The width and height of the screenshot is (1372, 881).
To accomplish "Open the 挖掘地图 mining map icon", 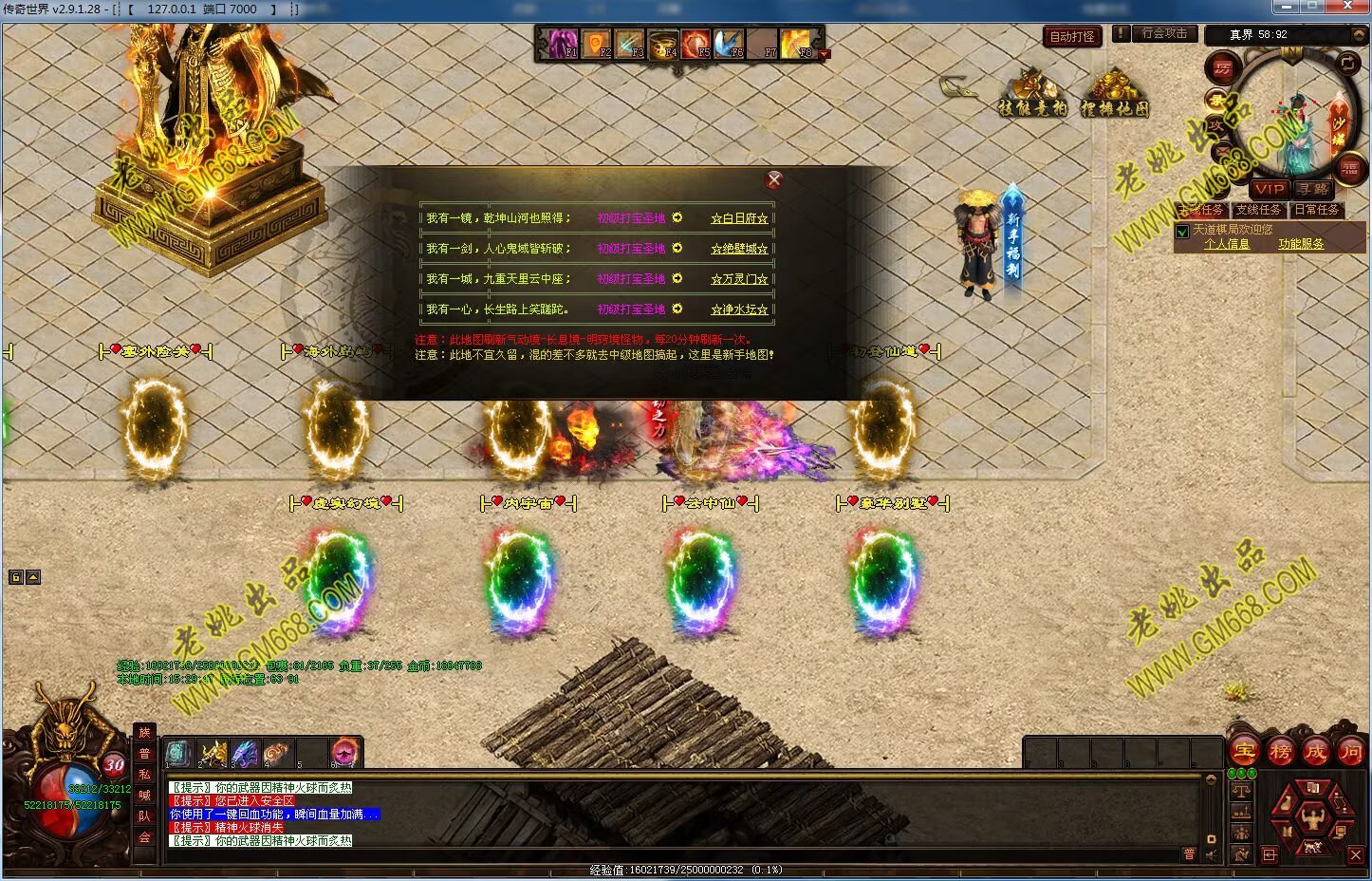I will [x=1114, y=93].
